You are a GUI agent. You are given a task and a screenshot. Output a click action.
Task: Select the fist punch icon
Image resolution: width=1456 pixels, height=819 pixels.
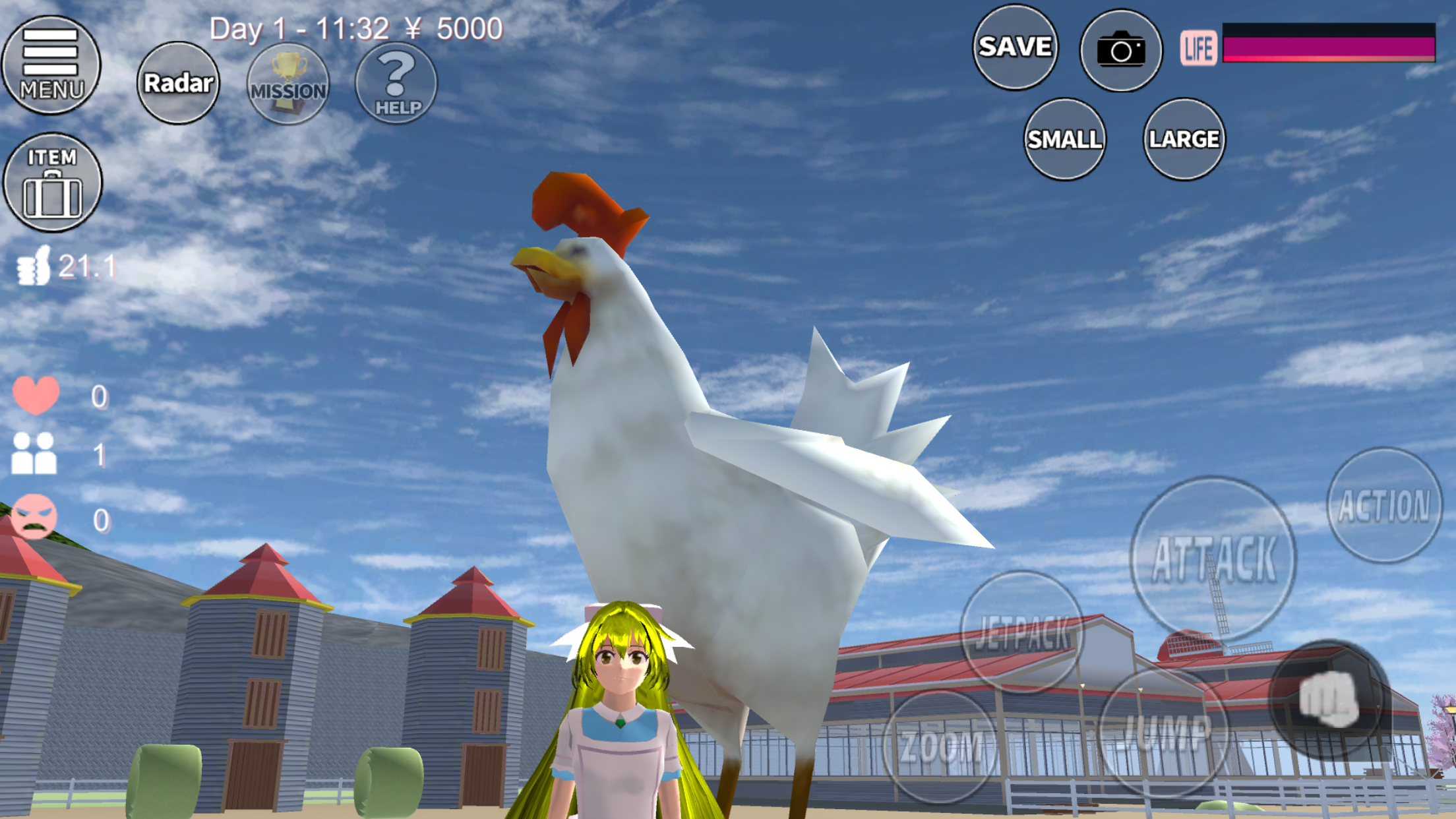pos(1328,699)
